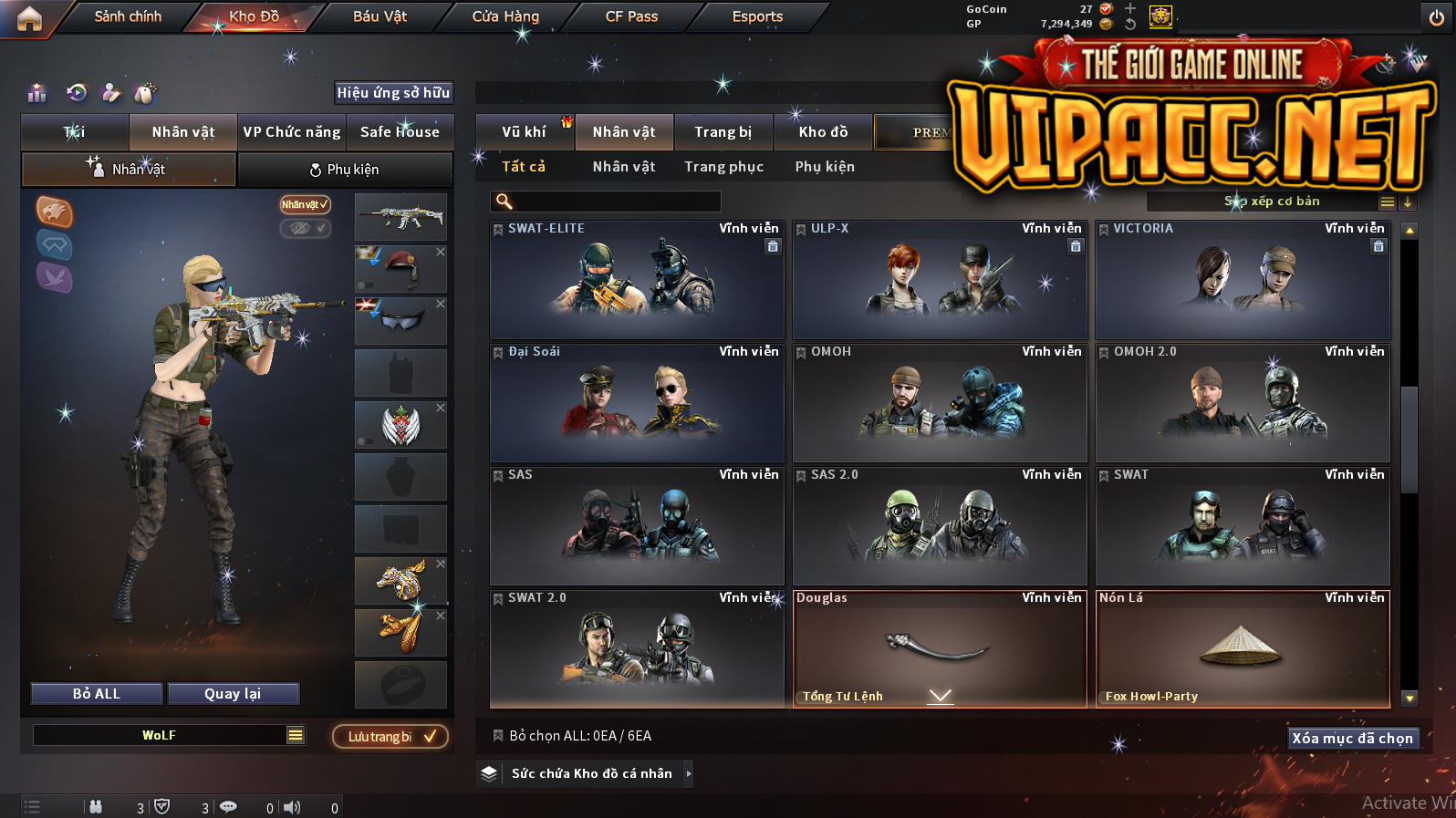
Task: Select the SWAT-ELITE character card
Action: [x=637, y=281]
